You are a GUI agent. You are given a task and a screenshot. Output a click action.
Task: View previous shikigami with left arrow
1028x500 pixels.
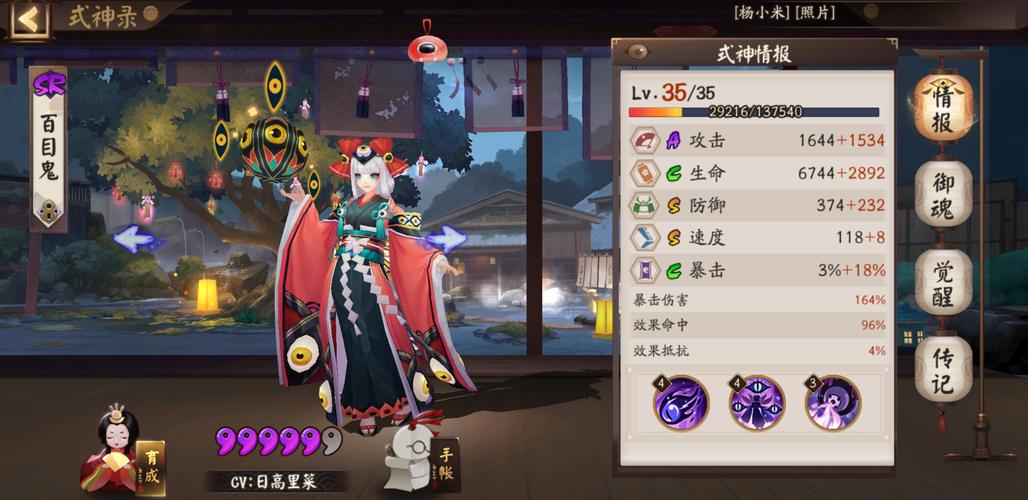pyautogui.click(x=138, y=239)
